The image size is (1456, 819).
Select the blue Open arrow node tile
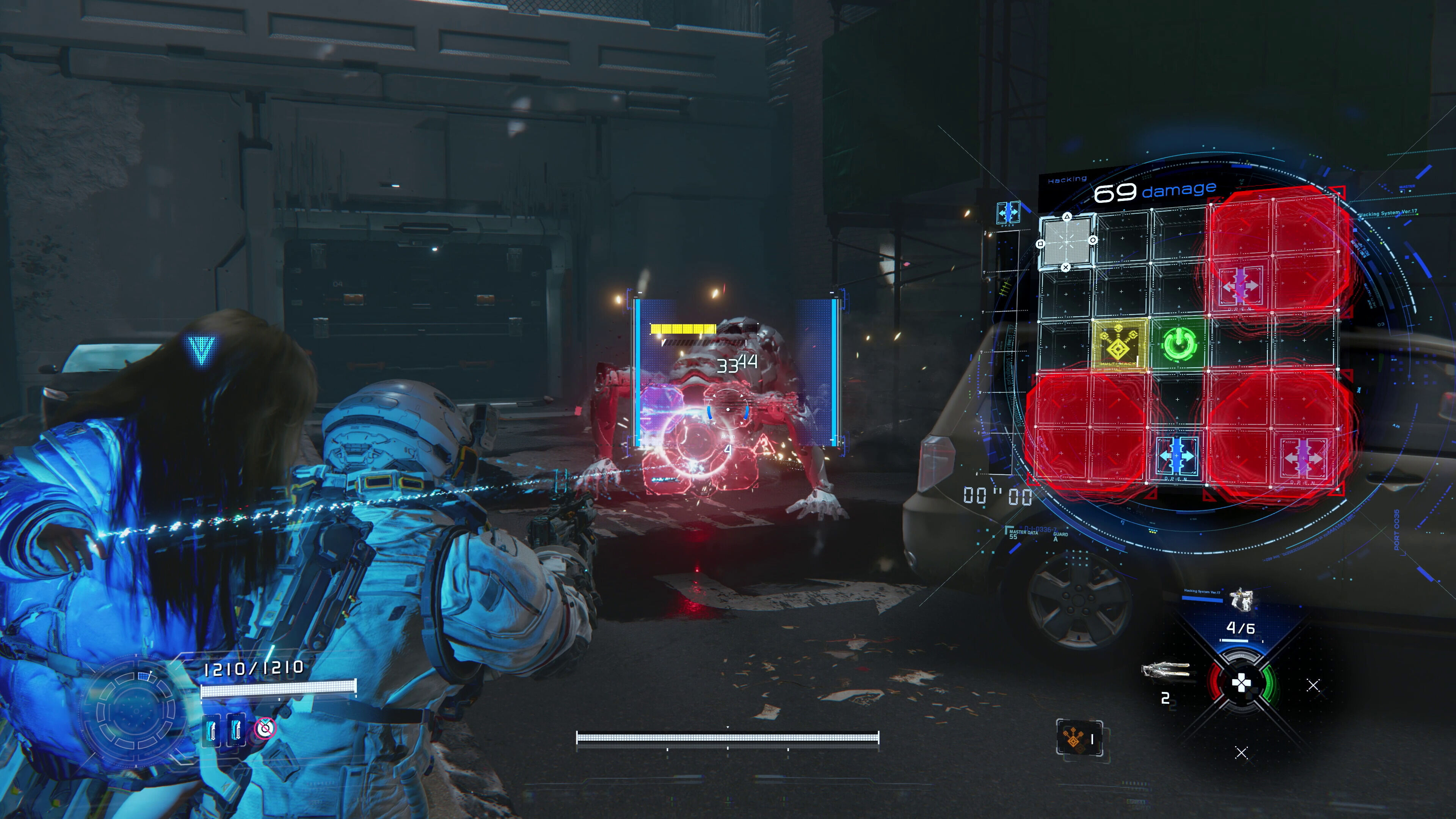[1177, 455]
